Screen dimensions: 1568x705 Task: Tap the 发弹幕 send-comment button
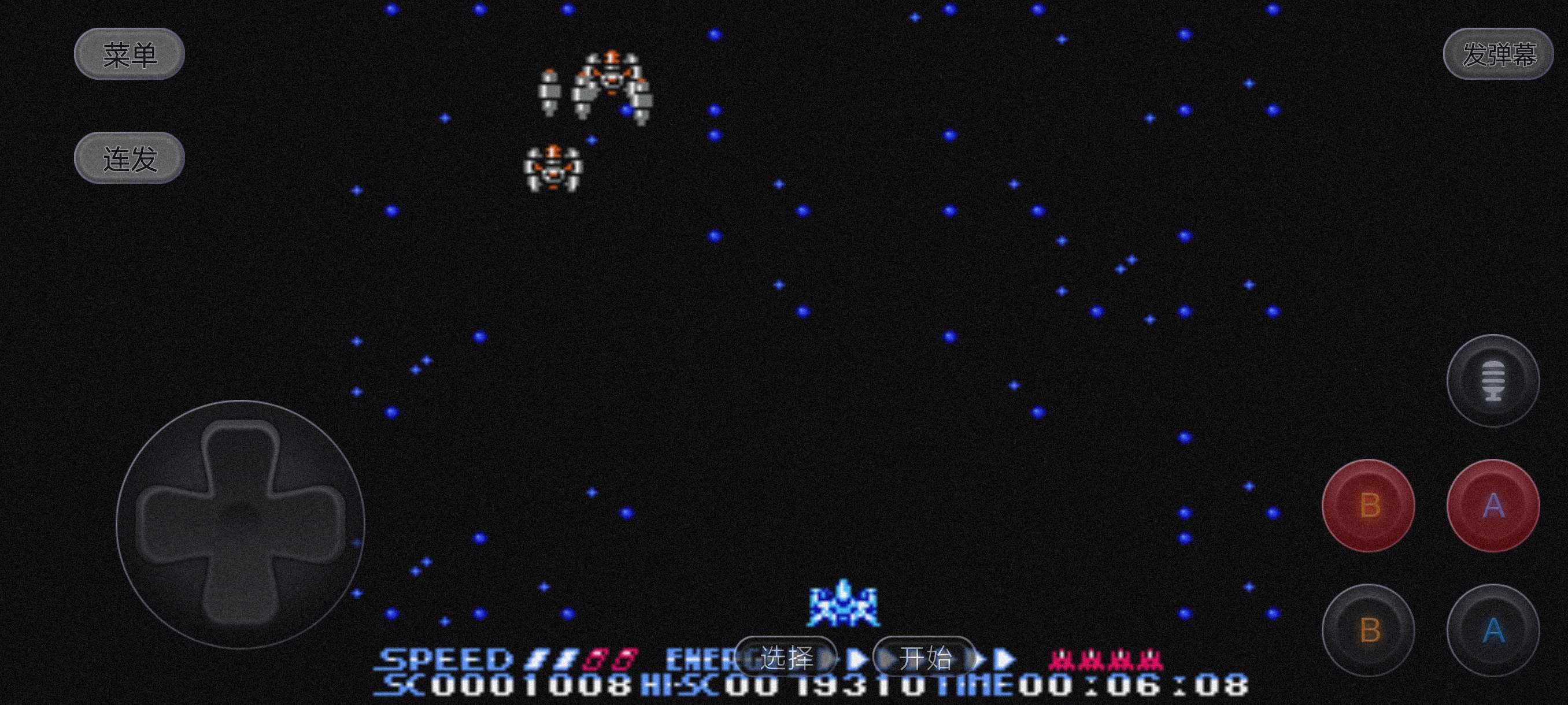click(1498, 55)
